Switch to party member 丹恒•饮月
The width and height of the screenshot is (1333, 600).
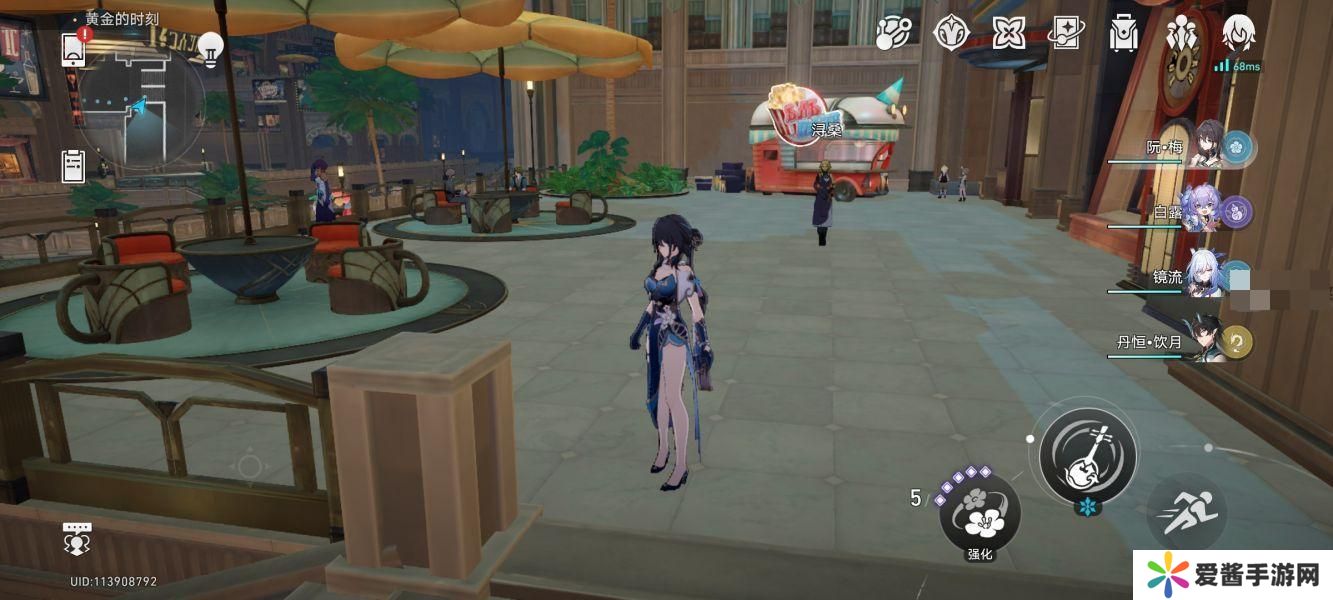tap(1208, 342)
